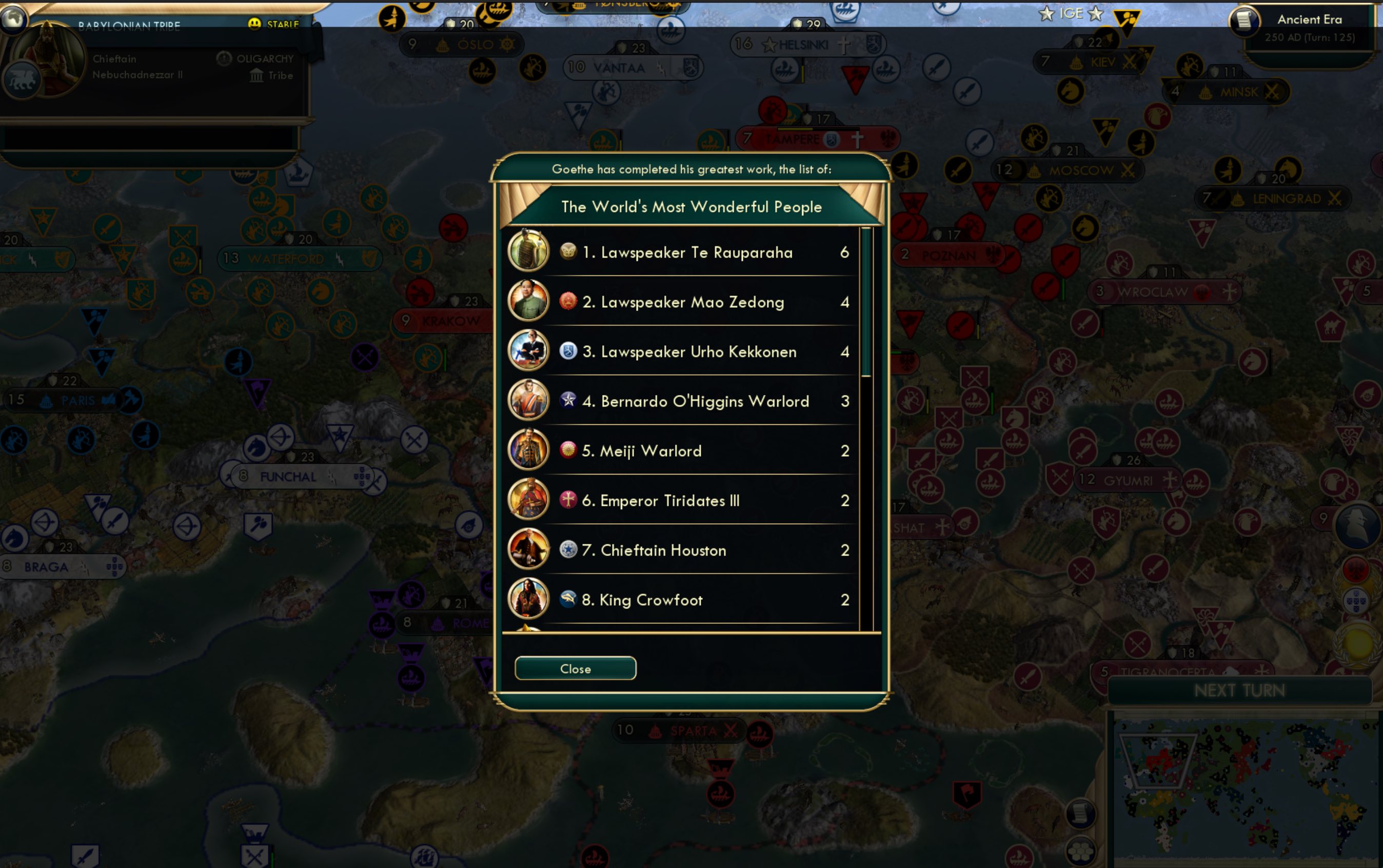
Task: Open the scroll icon beside Ancient Era
Action: (1243, 21)
